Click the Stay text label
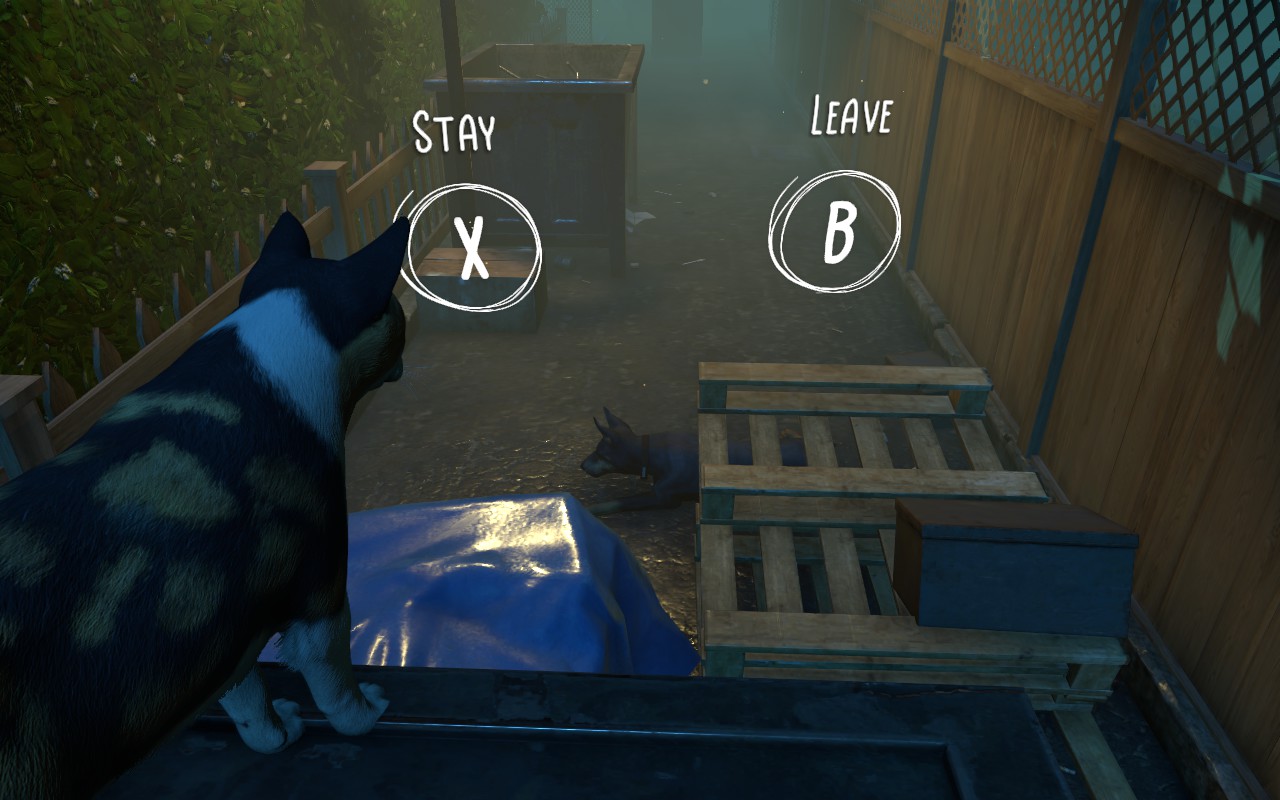 [455, 130]
